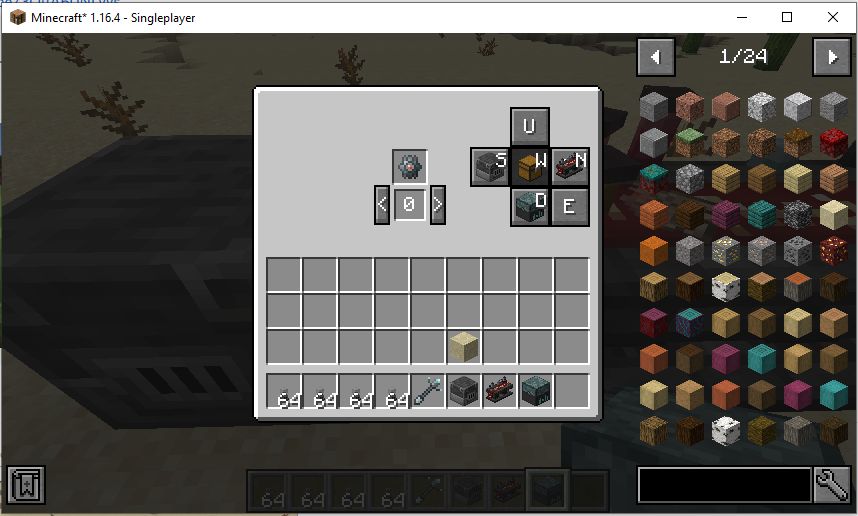The width and height of the screenshot is (858, 516).
Task: Click the round gear item slot
Action: point(409,167)
